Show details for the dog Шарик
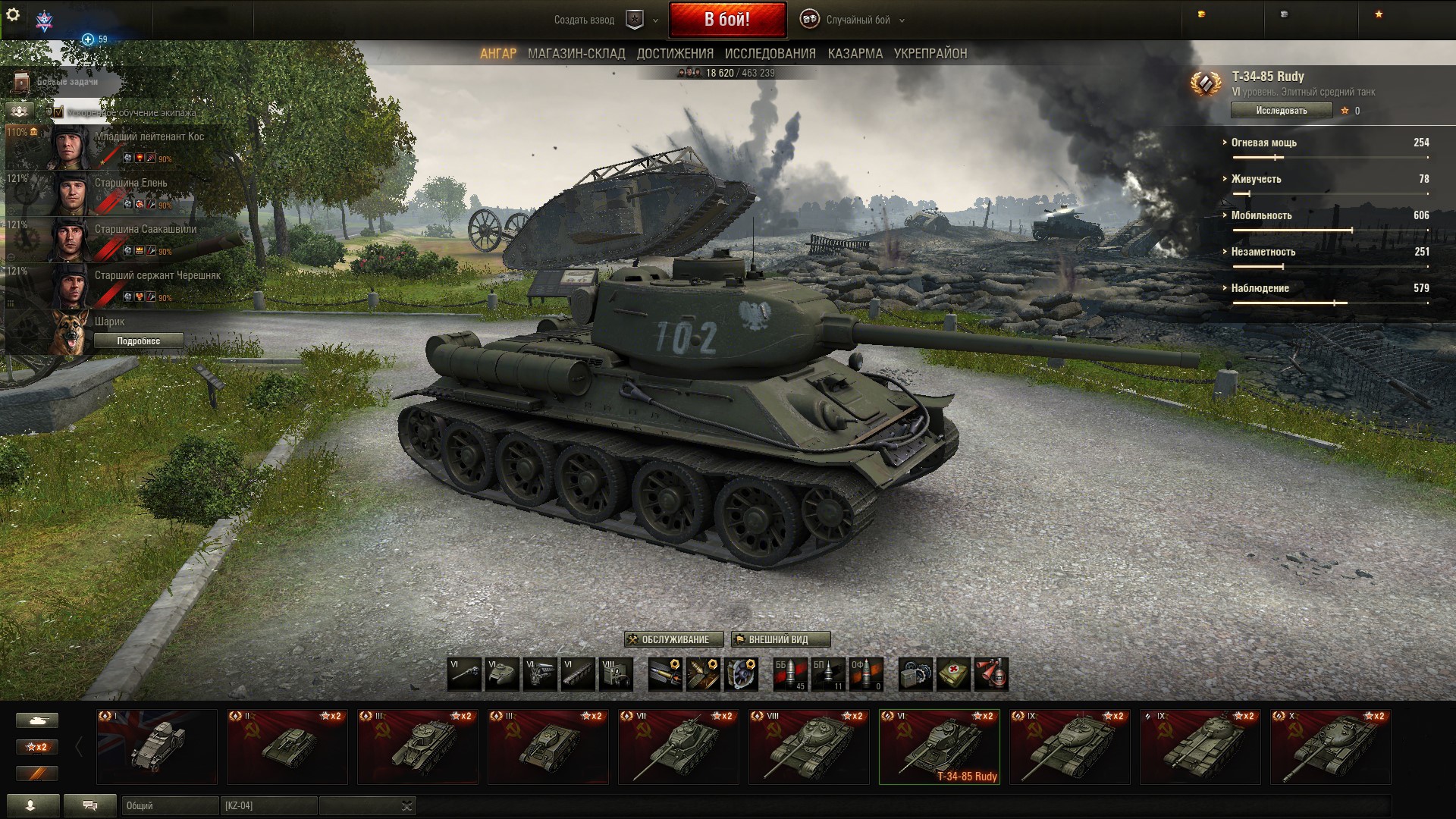 (x=138, y=341)
